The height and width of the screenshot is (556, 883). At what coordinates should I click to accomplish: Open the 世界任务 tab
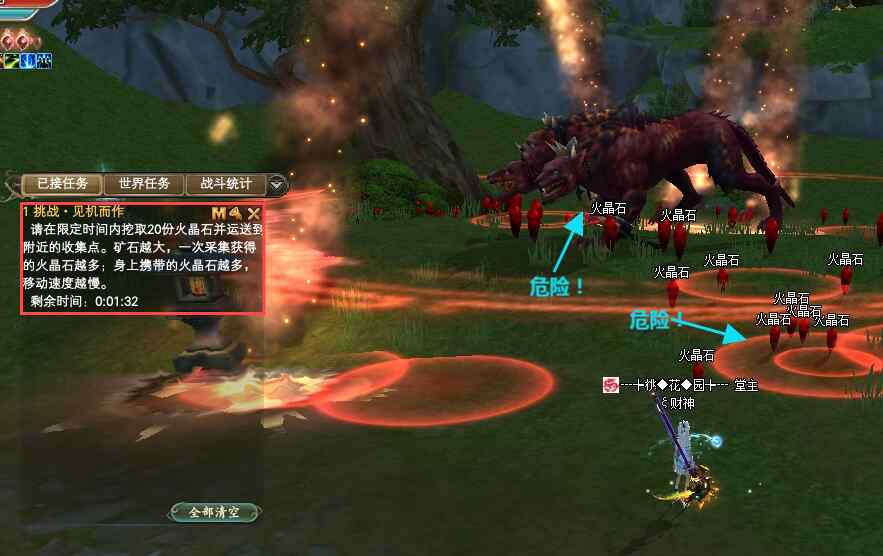tap(144, 184)
